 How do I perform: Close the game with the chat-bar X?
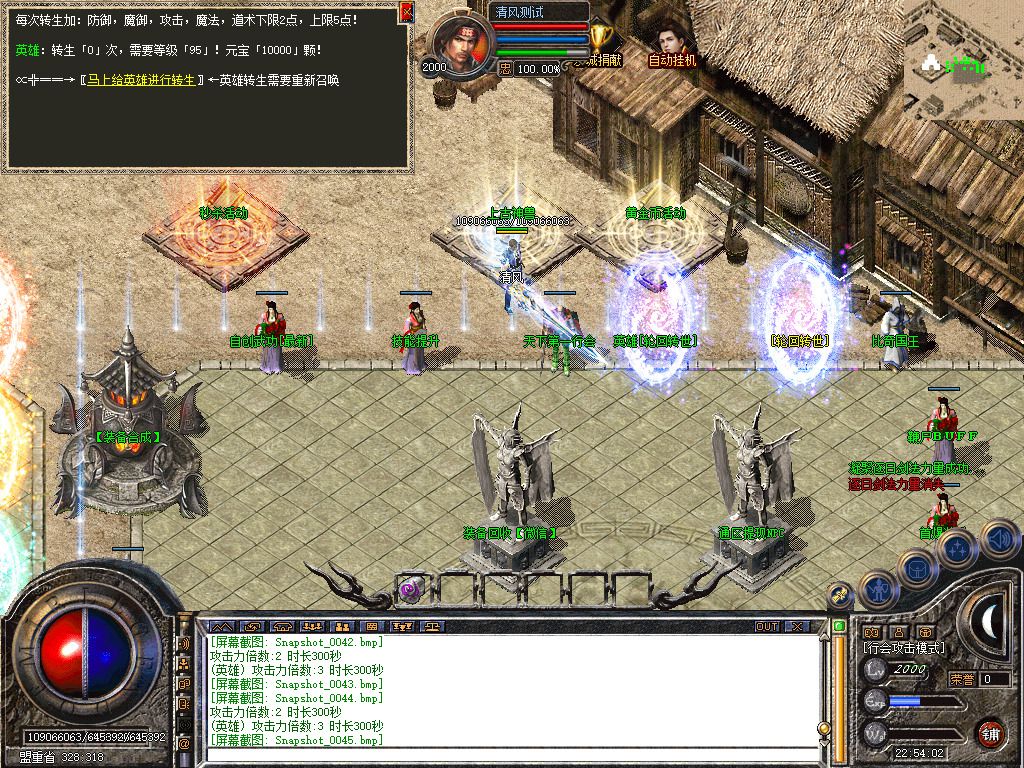coord(796,626)
